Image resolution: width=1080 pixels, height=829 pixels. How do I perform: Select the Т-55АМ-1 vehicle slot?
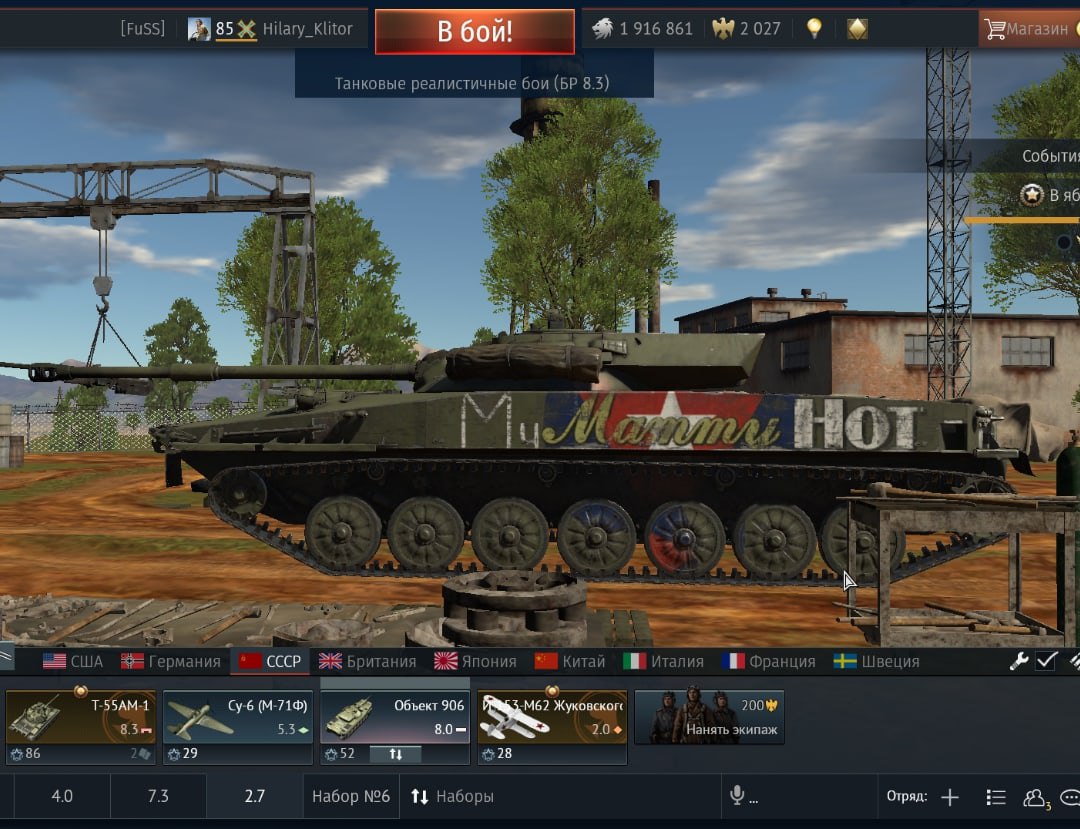pos(80,717)
